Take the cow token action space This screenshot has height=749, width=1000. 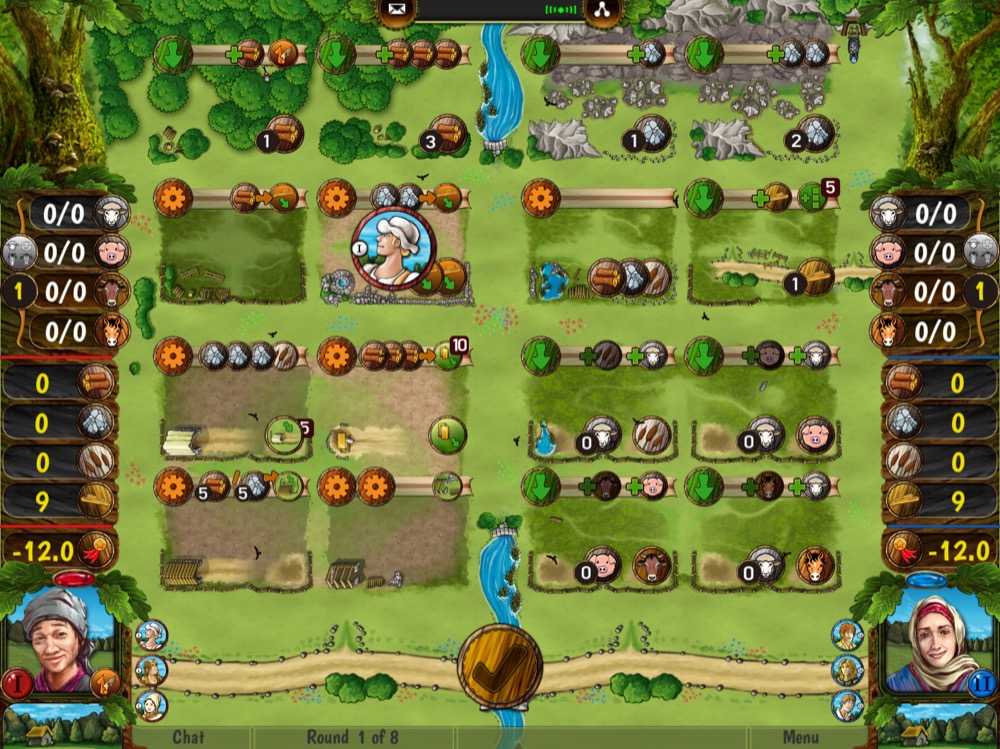click(x=651, y=566)
